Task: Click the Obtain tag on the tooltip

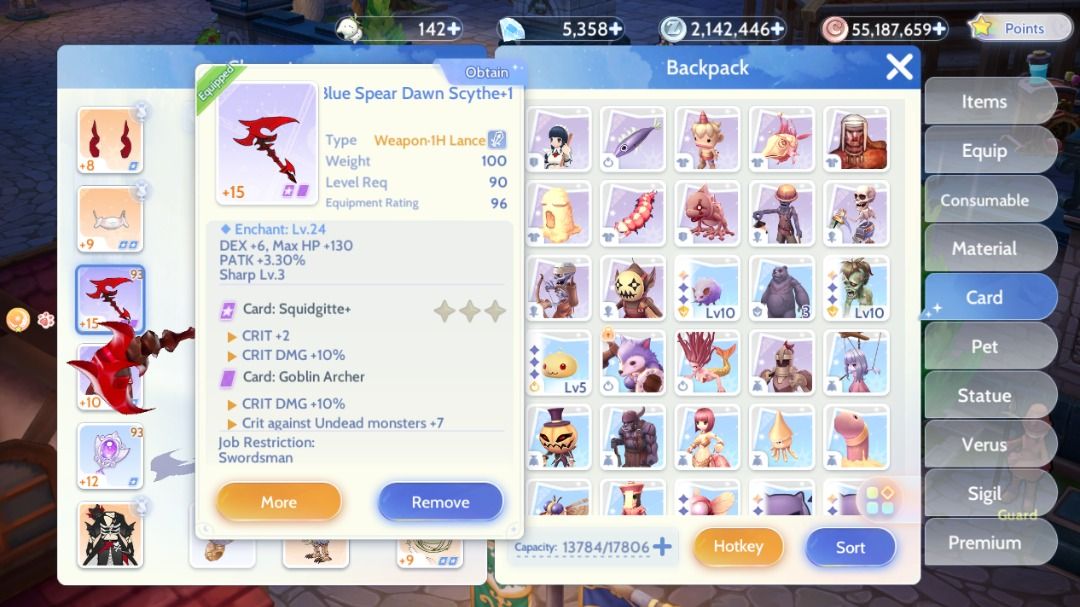Action: pyautogui.click(x=487, y=72)
